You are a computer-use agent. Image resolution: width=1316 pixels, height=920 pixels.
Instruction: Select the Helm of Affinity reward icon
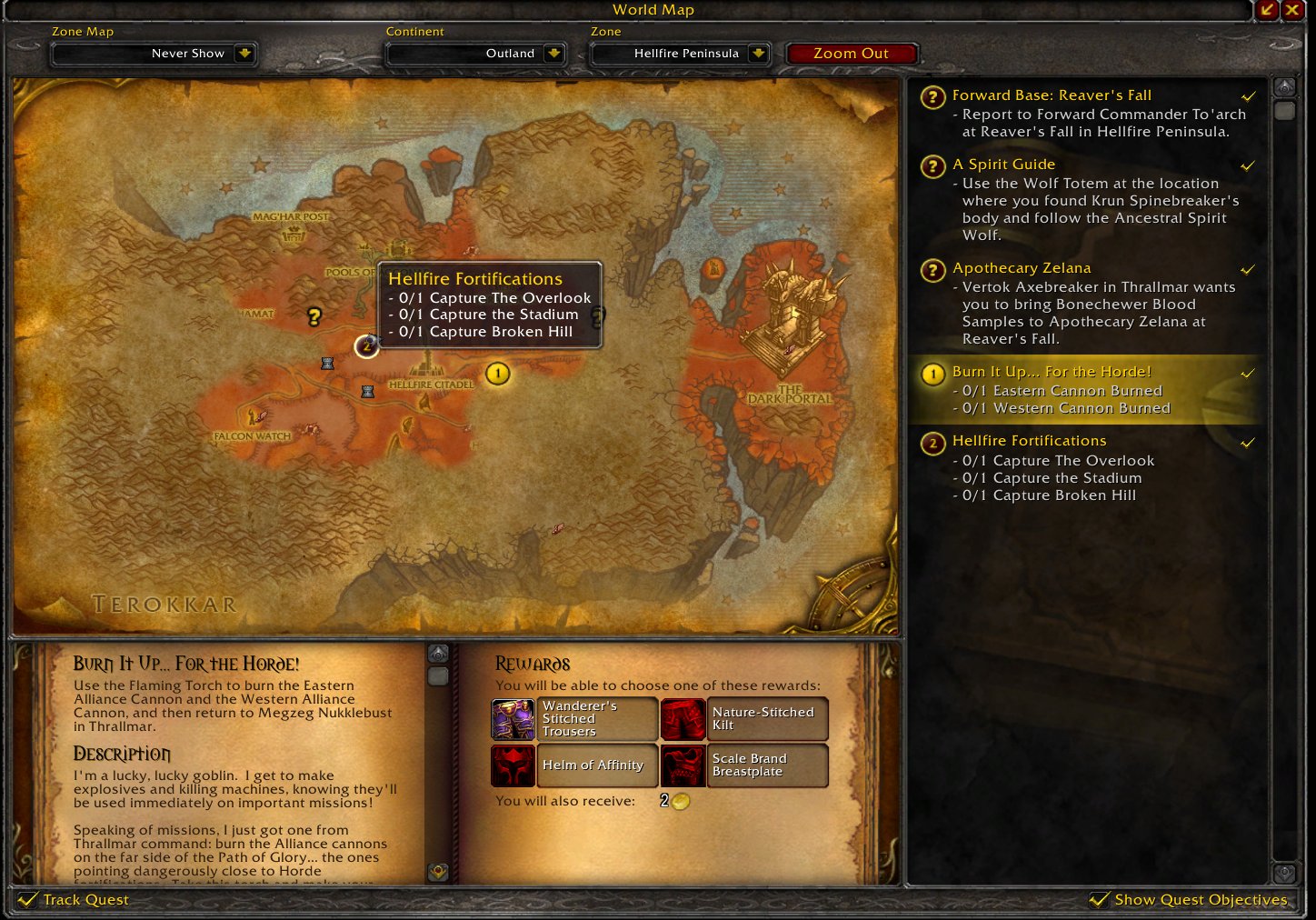click(513, 765)
